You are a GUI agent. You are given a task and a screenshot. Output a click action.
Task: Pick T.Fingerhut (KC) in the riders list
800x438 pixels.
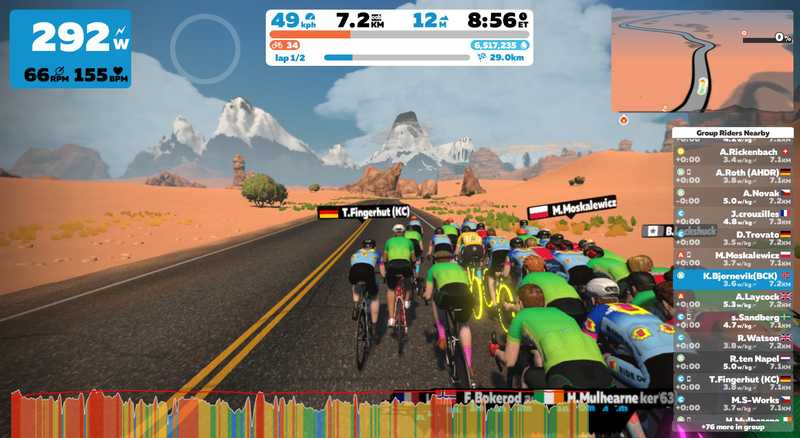(735, 383)
